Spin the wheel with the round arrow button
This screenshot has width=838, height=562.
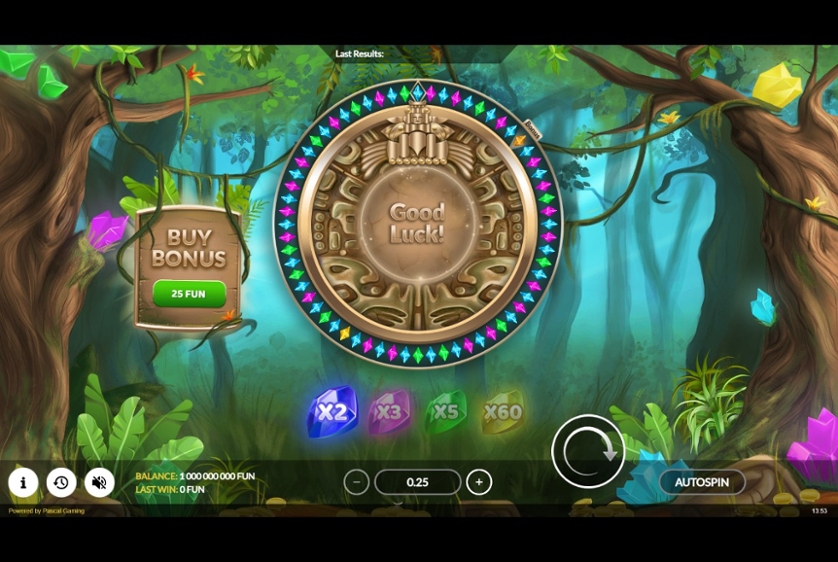588,452
